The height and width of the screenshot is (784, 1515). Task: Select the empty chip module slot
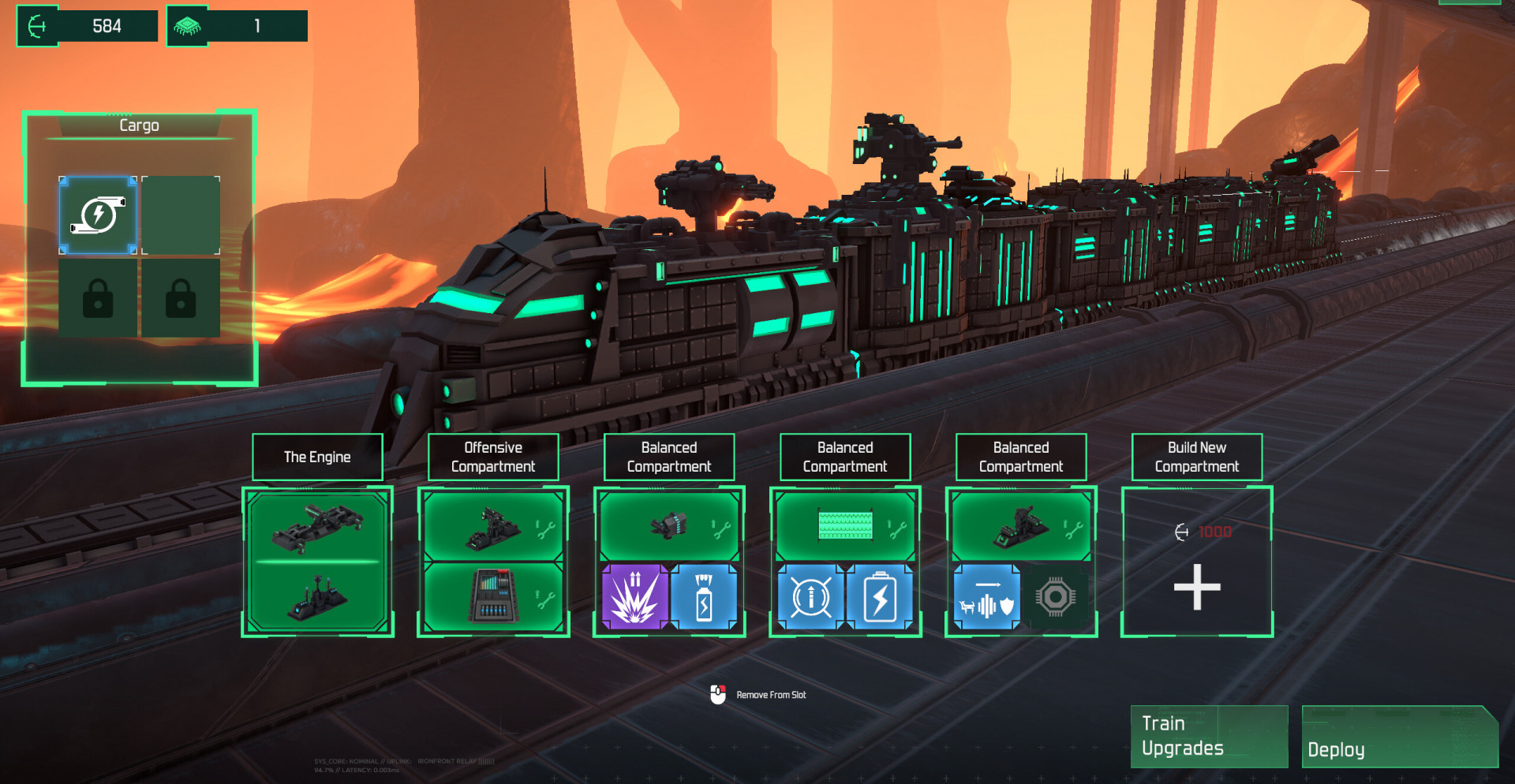click(x=1056, y=597)
